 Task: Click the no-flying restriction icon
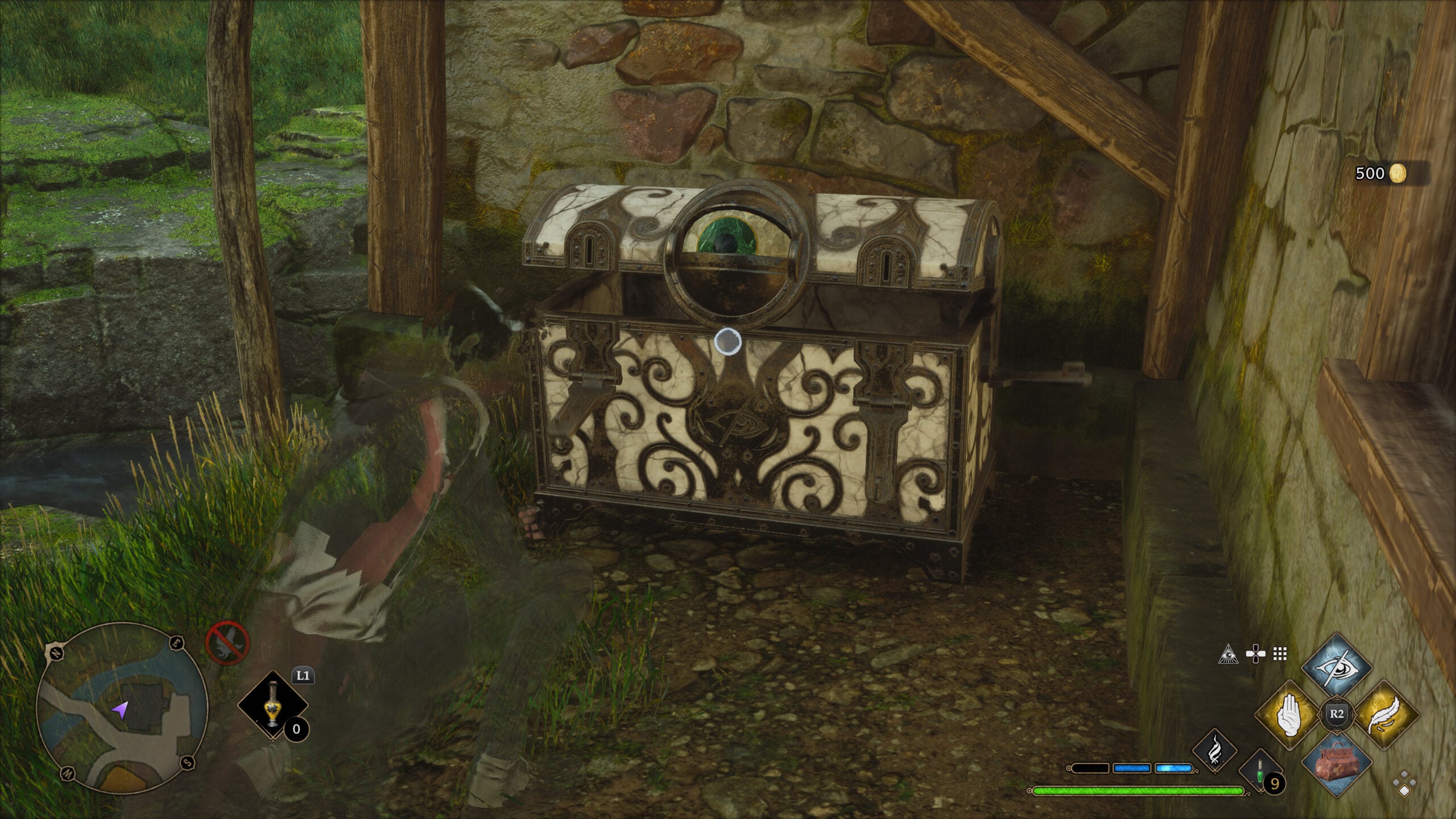[x=227, y=643]
